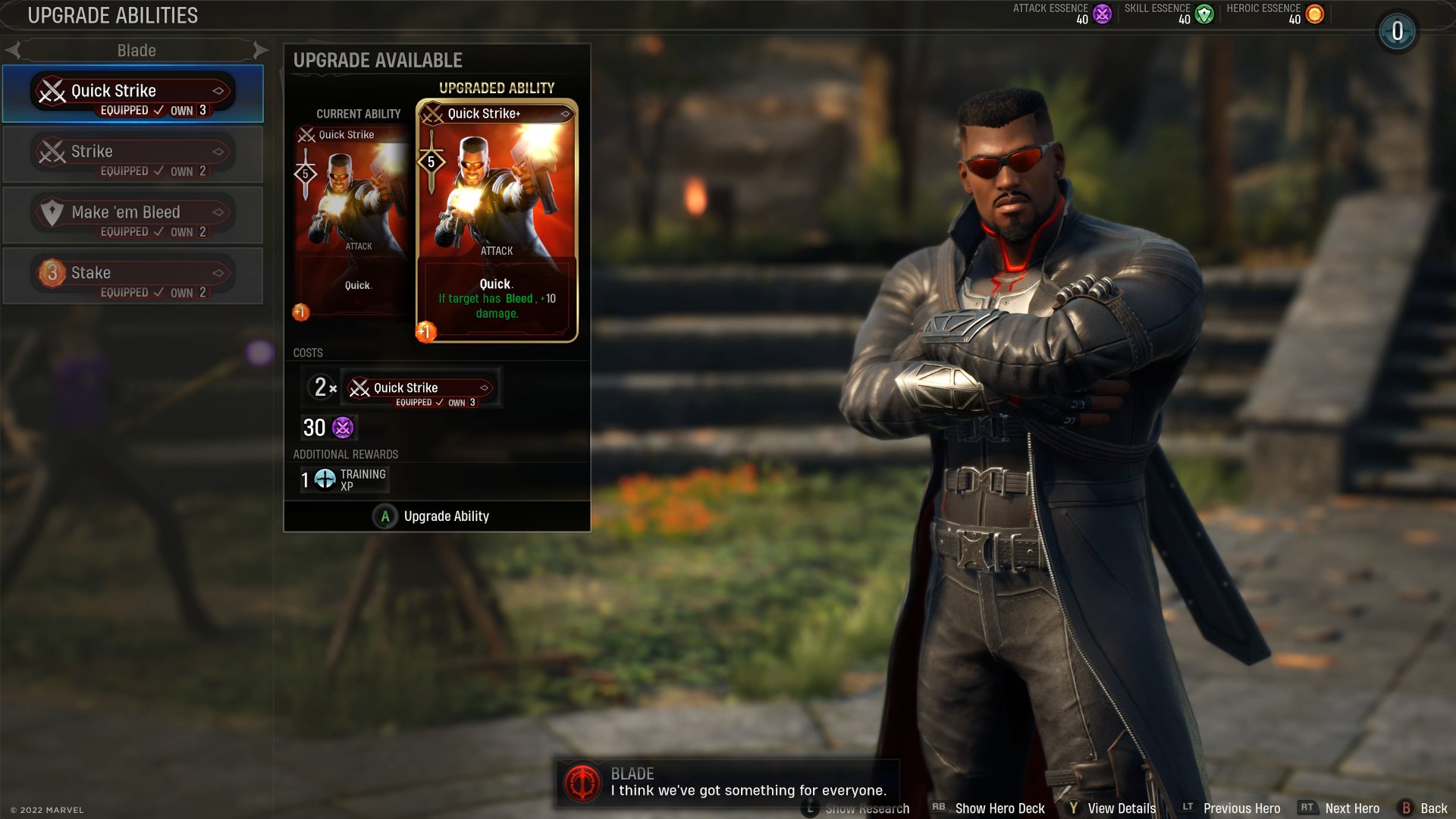Click the Skill Essence gem icon
The image size is (1456, 819).
1203,13
